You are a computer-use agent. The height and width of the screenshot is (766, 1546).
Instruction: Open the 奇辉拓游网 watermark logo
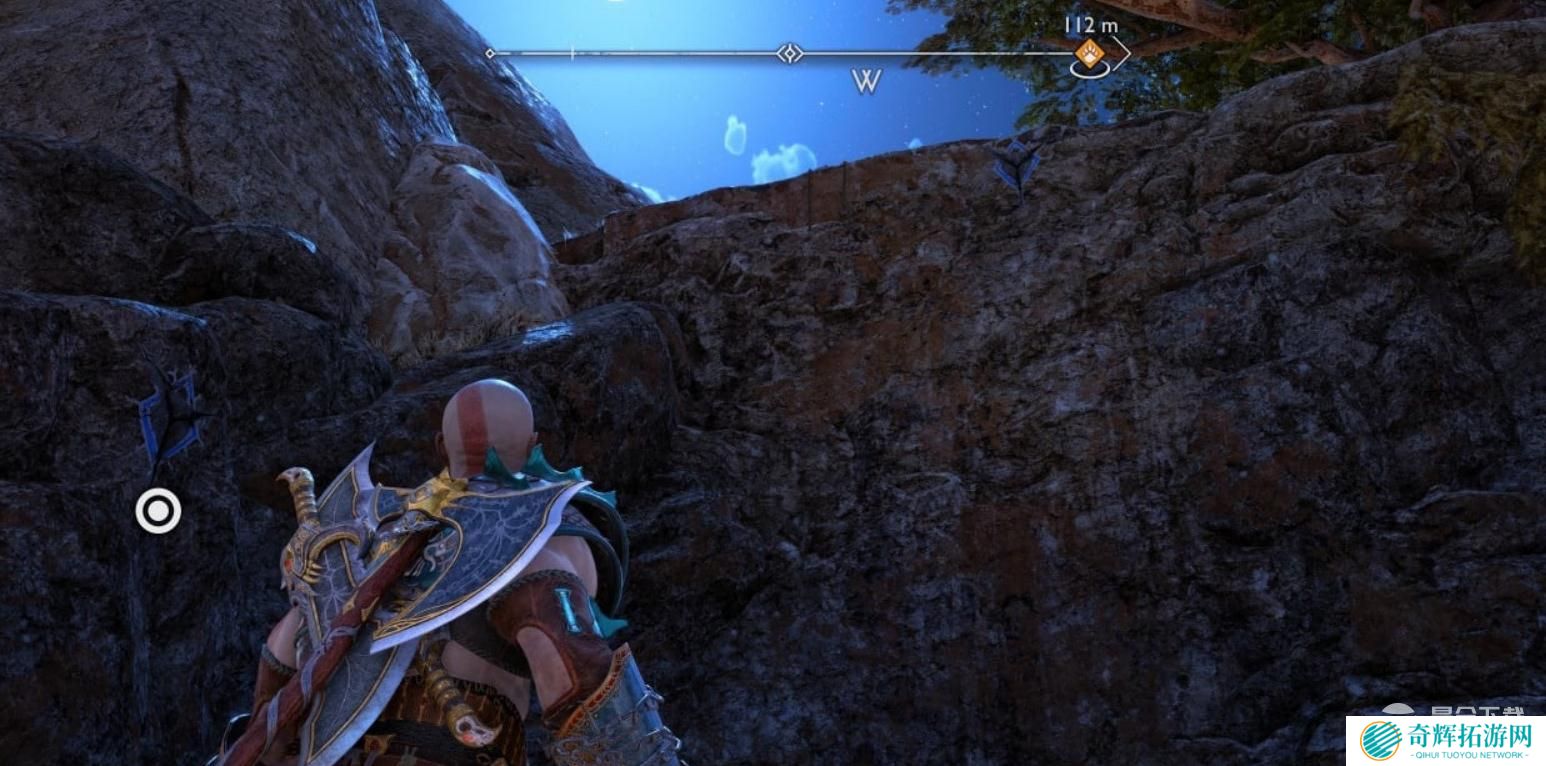(x=1445, y=741)
